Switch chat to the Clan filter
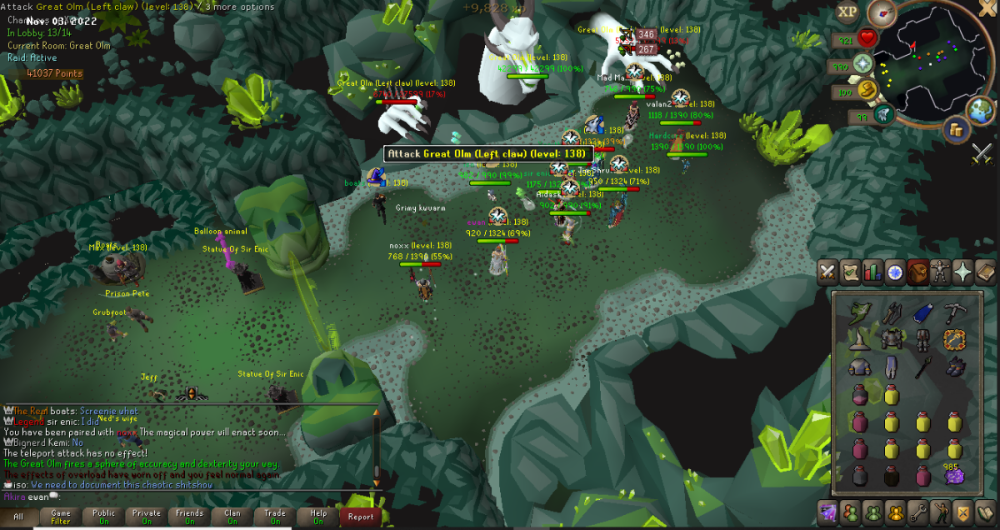The width and height of the screenshot is (1000, 530). coord(233,516)
